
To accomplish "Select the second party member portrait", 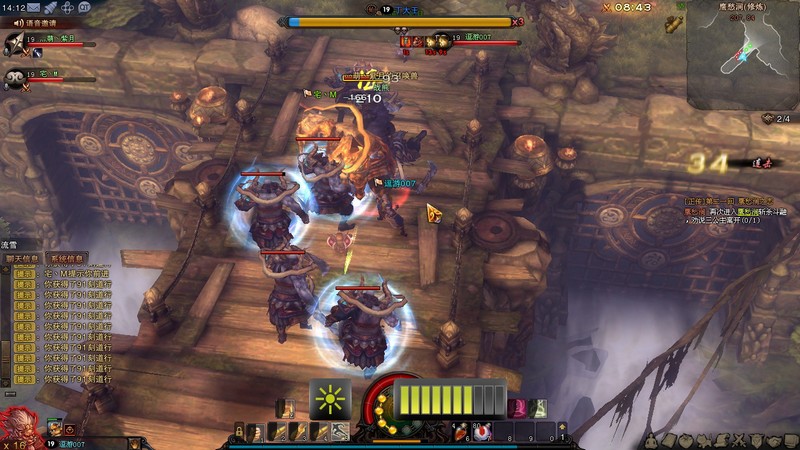I will [14, 79].
